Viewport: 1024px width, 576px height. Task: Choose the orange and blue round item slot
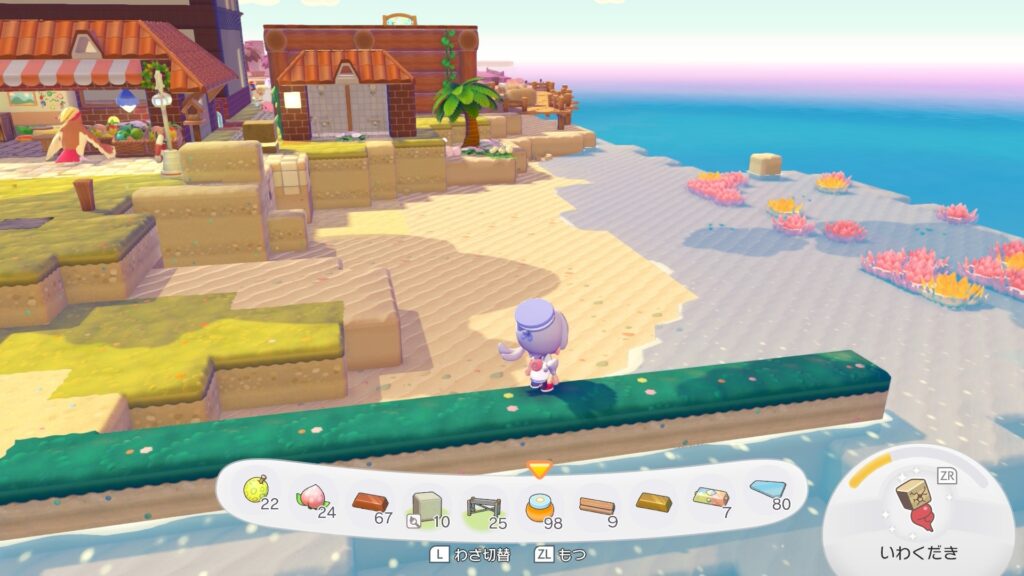coord(540,507)
